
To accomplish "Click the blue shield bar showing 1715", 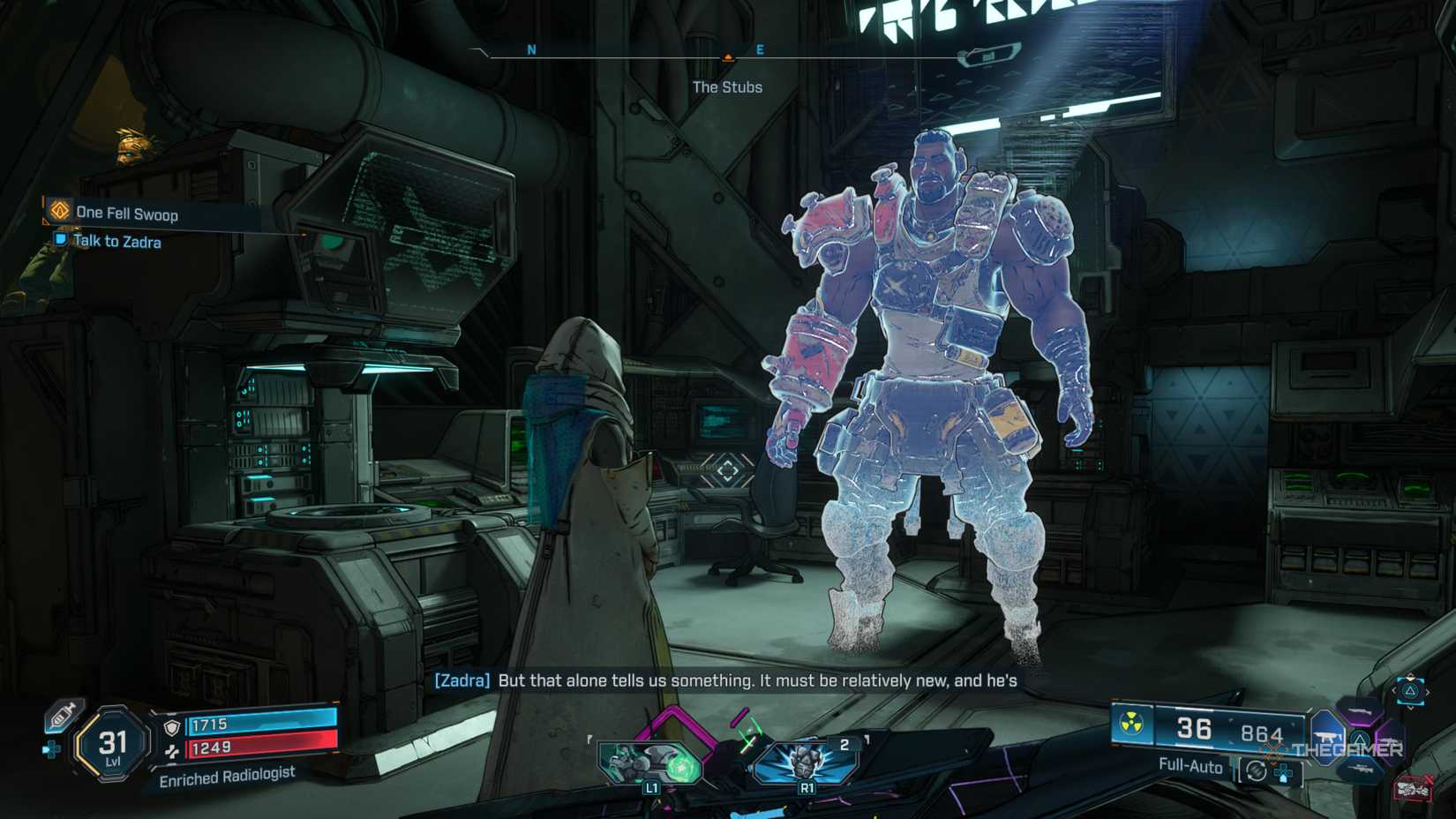I will click(x=265, y=725).
